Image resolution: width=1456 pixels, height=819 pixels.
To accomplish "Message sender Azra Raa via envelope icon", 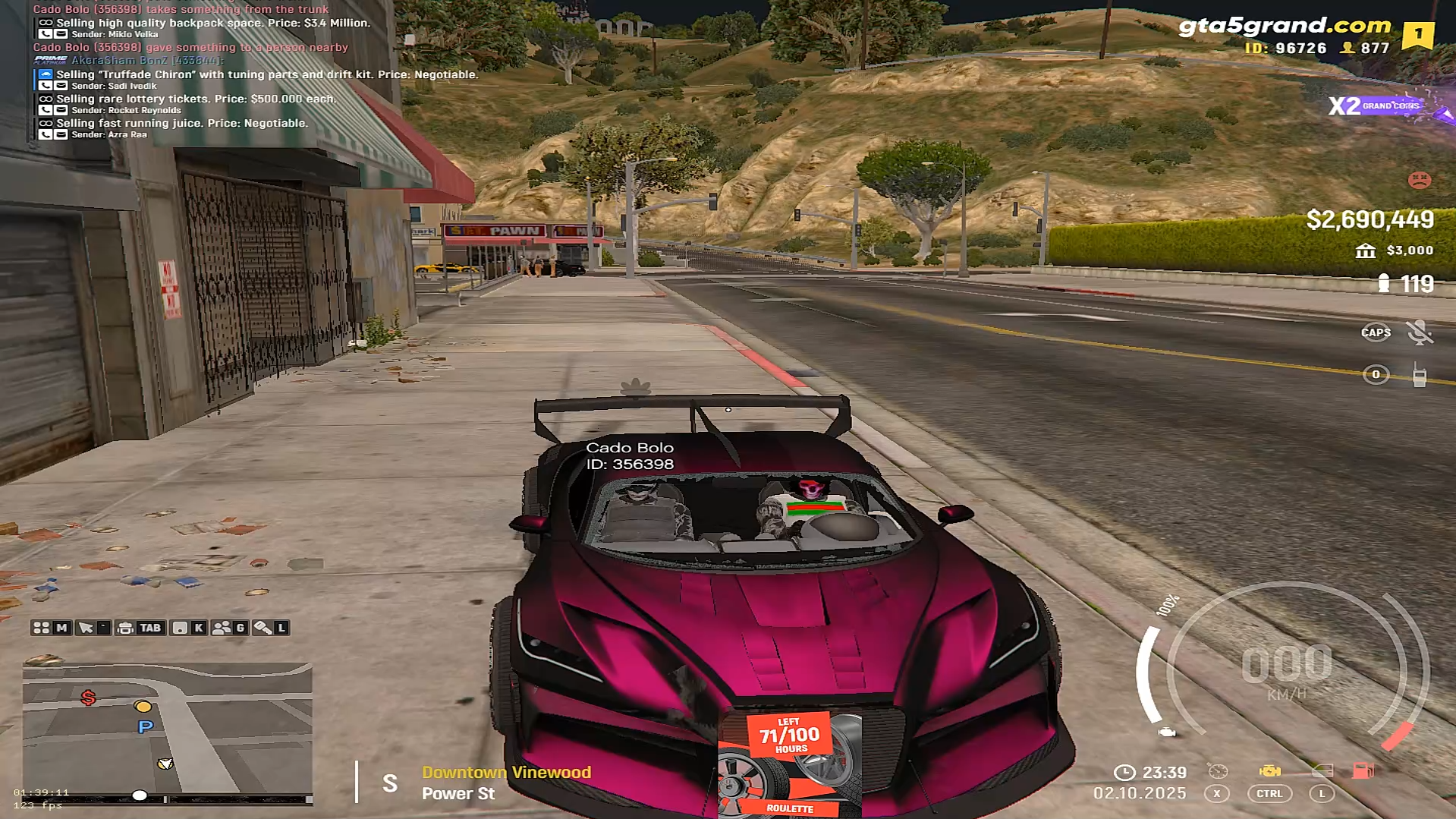I will click(x=61, y=134).
